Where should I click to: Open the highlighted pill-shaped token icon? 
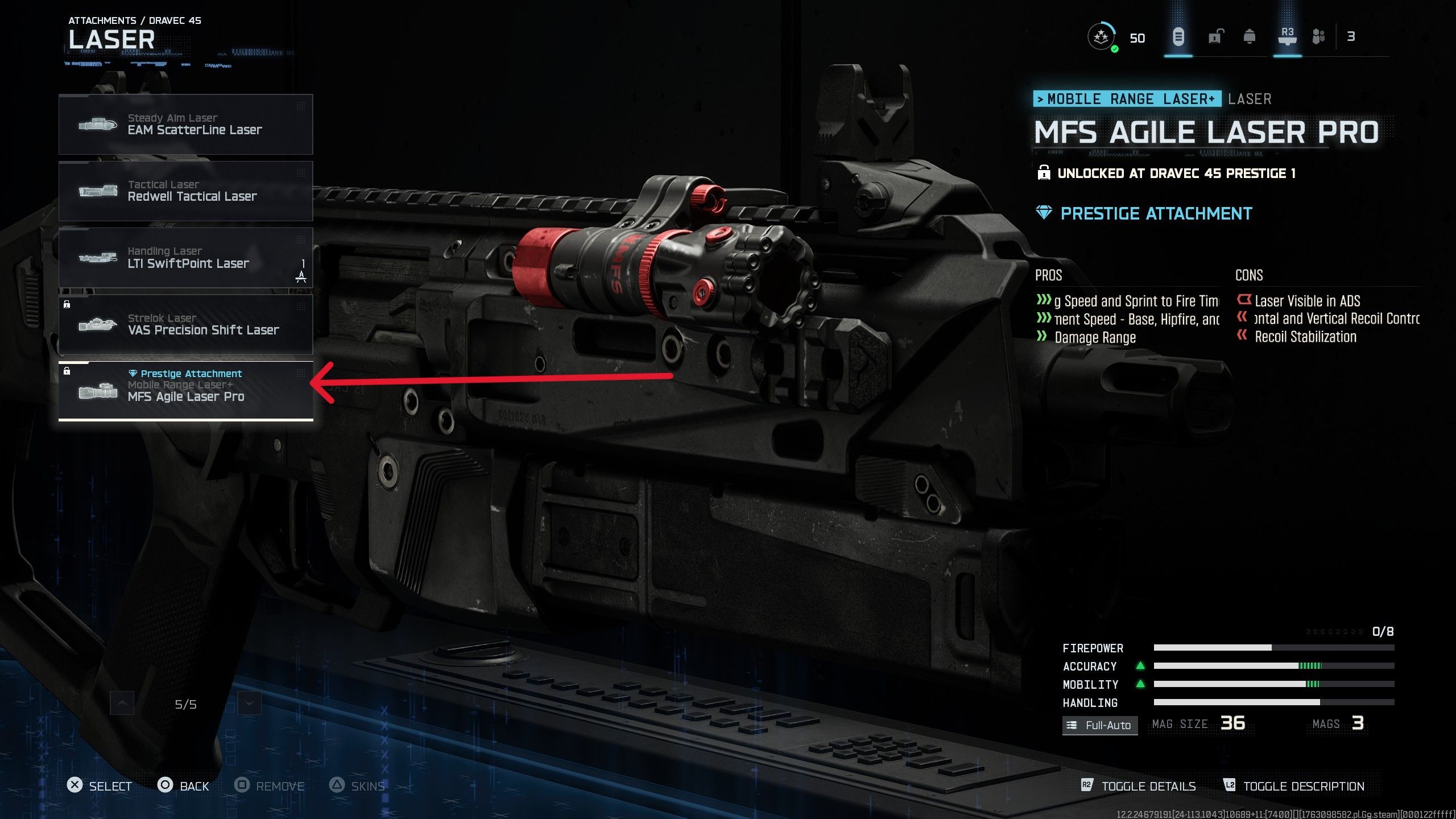click(x=1178, y=37)
